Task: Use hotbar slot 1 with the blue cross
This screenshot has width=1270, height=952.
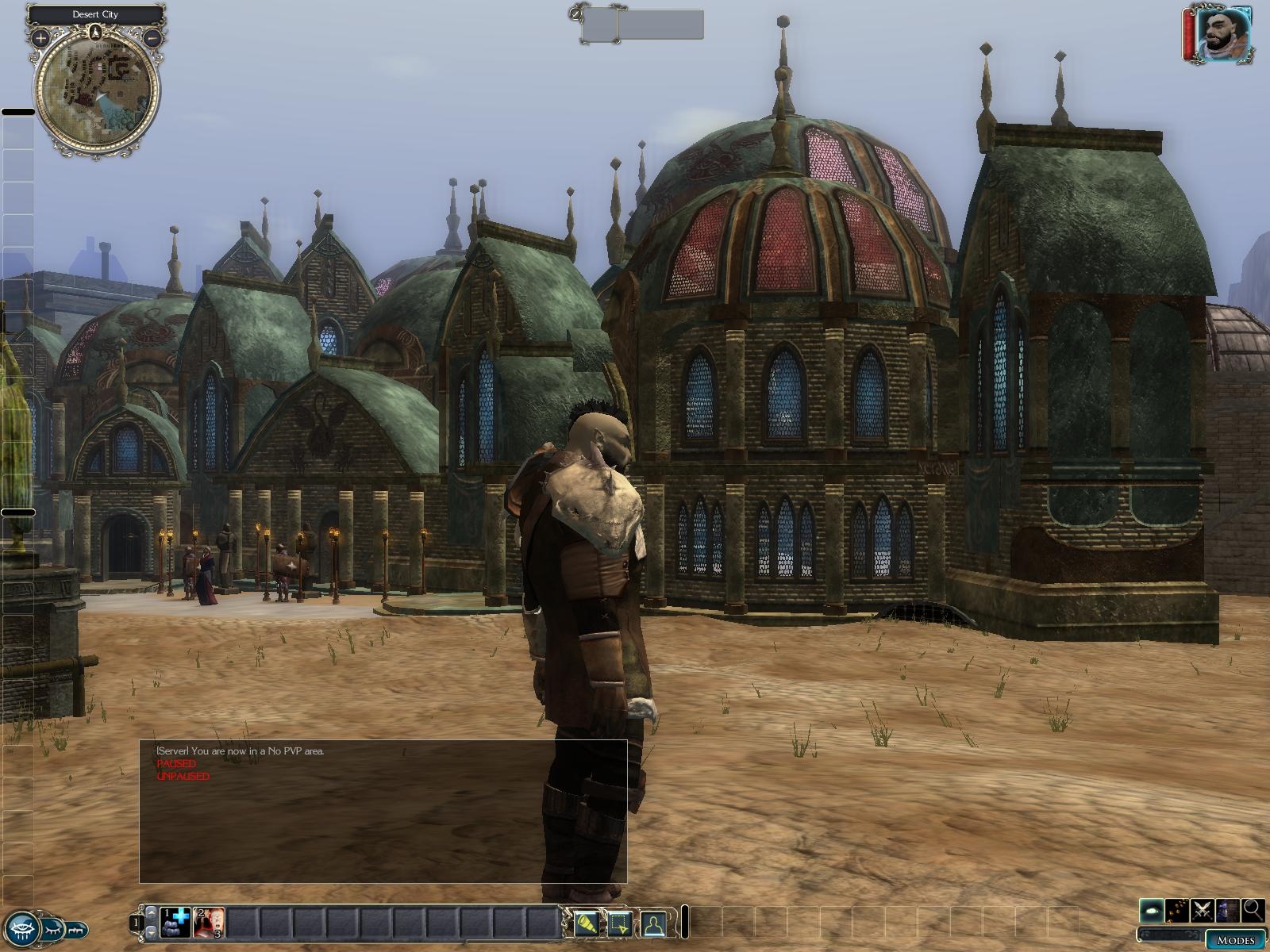Action: pos(175,923)
